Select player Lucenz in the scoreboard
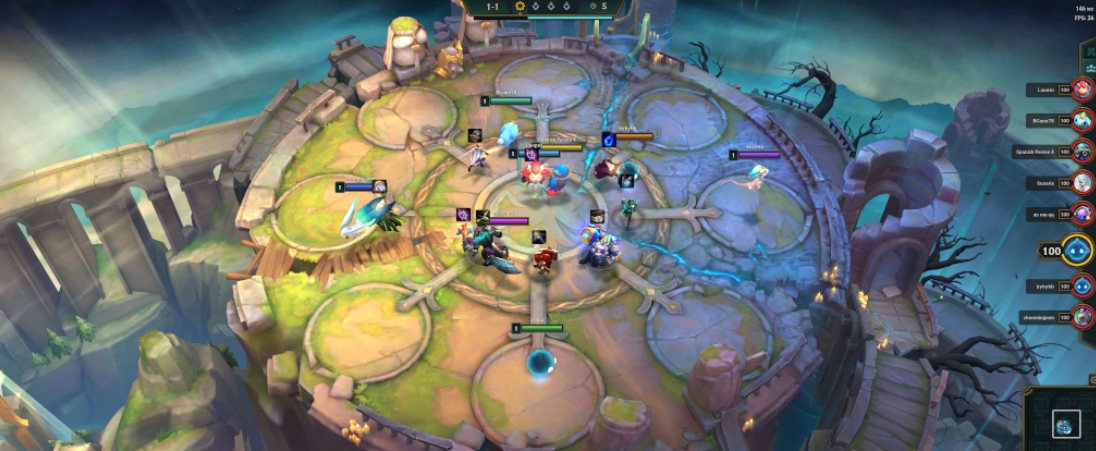1096x451 pixels. [x=1082, y=90]
